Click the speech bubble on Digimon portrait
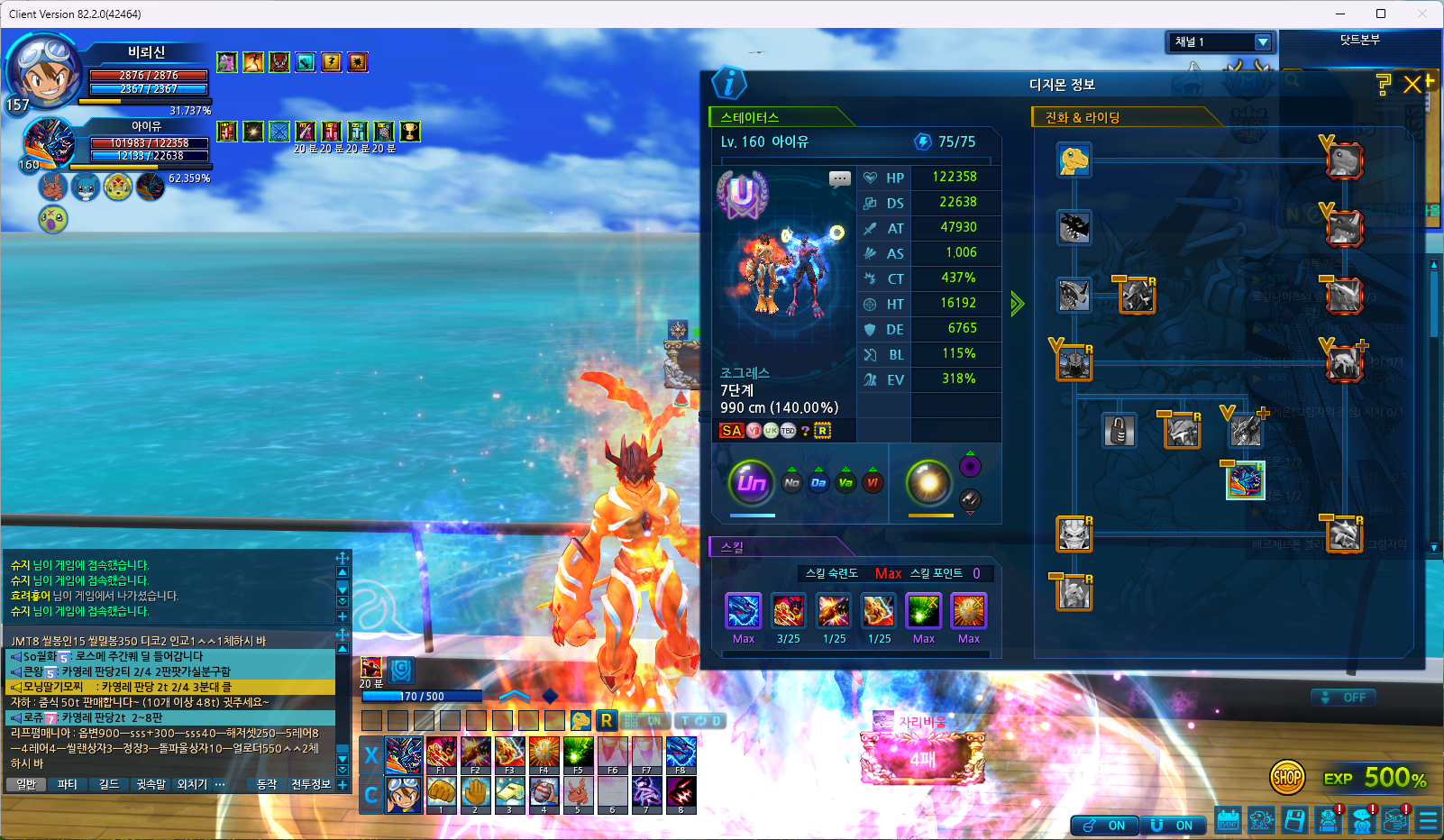 pyautogui.click(x=839, y=178)
